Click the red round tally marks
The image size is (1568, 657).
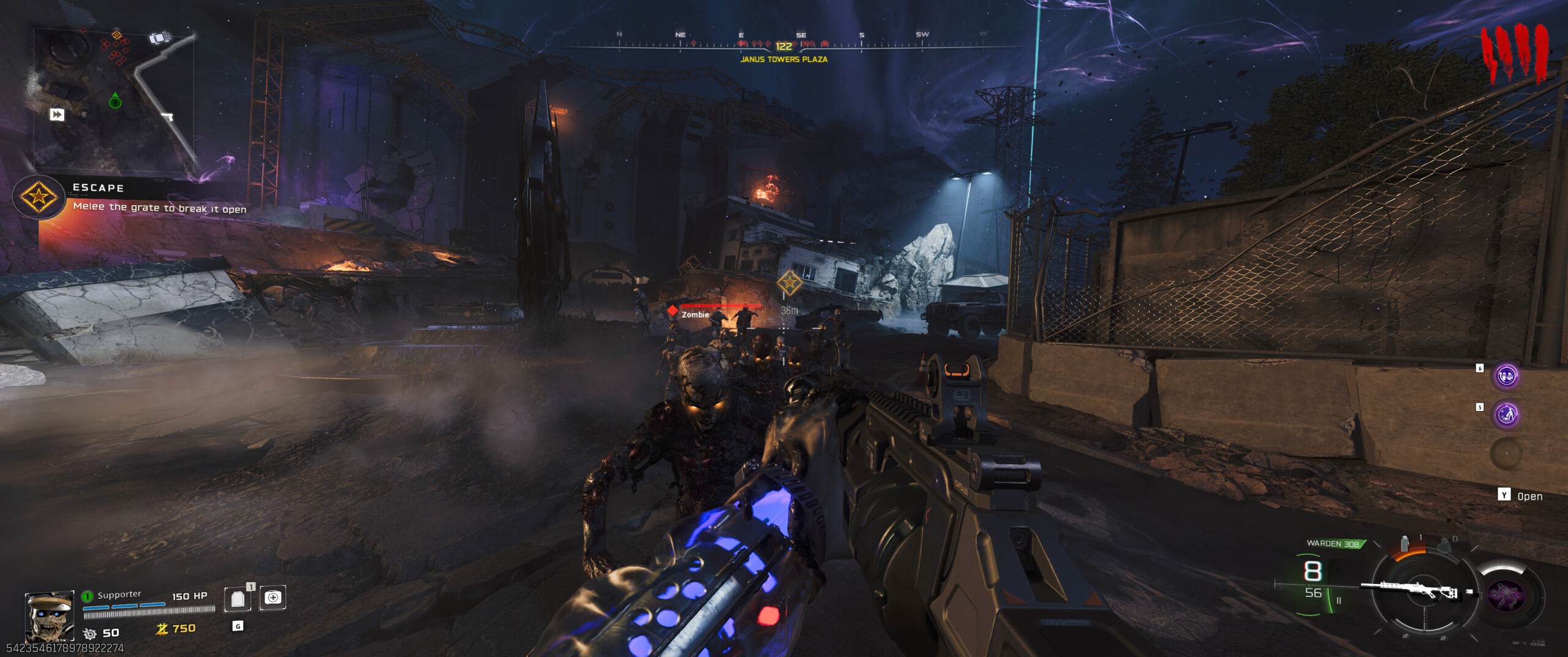click(1514, 54)
